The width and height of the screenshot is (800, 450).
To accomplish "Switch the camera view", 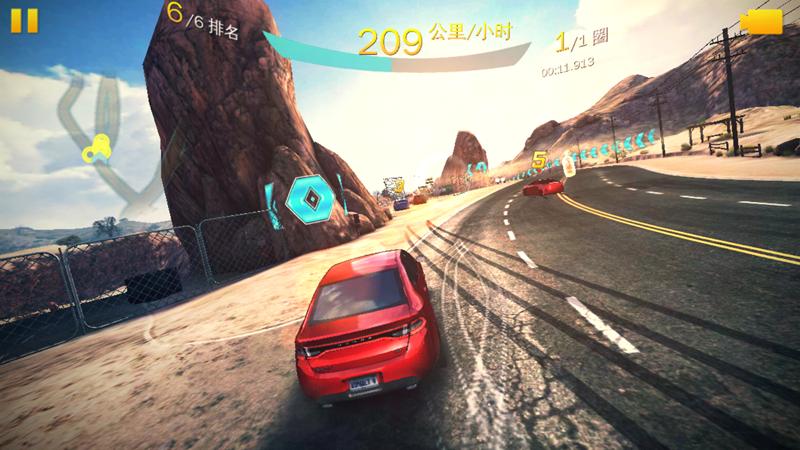I will pyautogui.click(x=762, y=21).
